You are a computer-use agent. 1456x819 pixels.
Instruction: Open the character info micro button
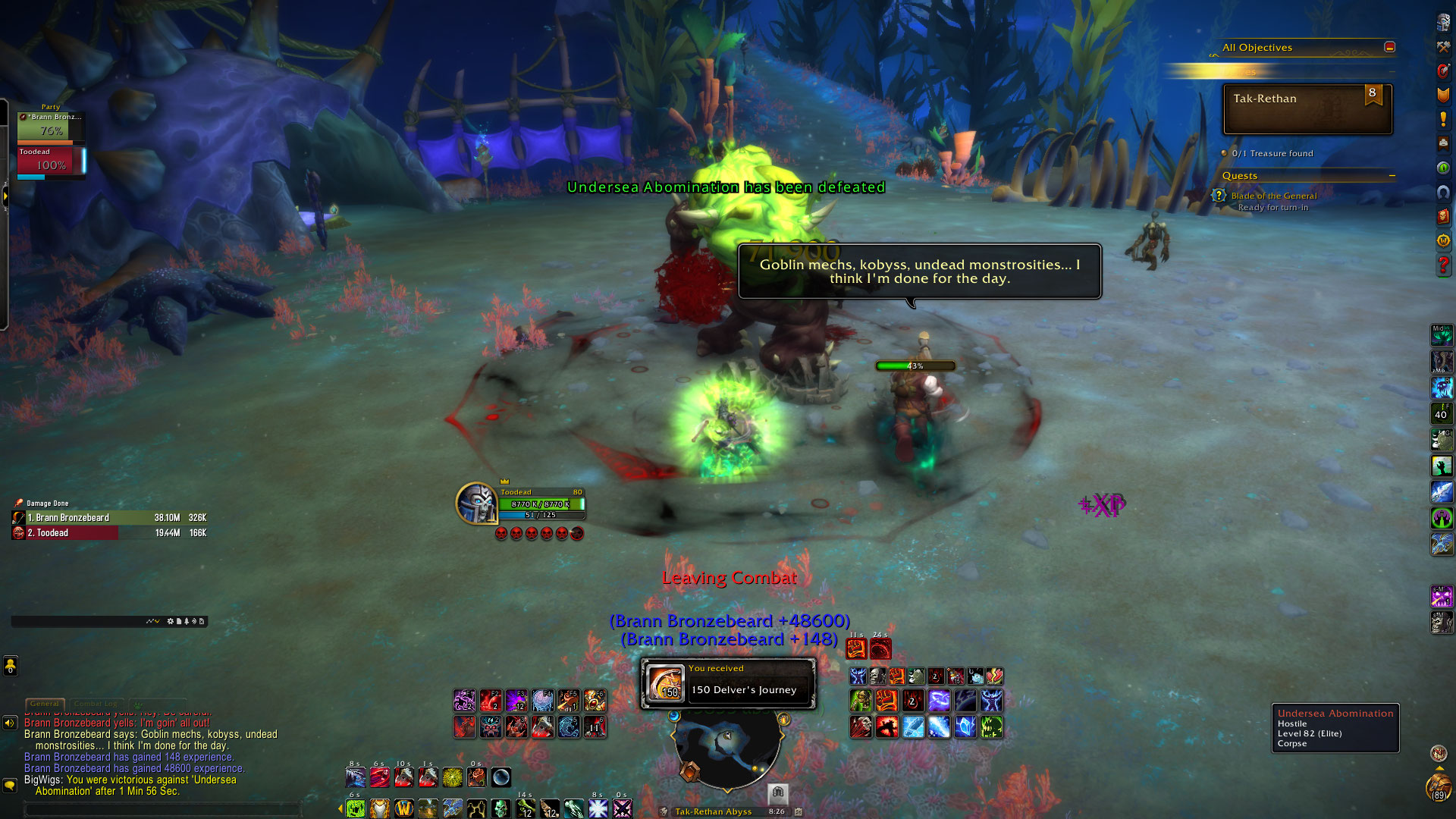pos(1442,23)
